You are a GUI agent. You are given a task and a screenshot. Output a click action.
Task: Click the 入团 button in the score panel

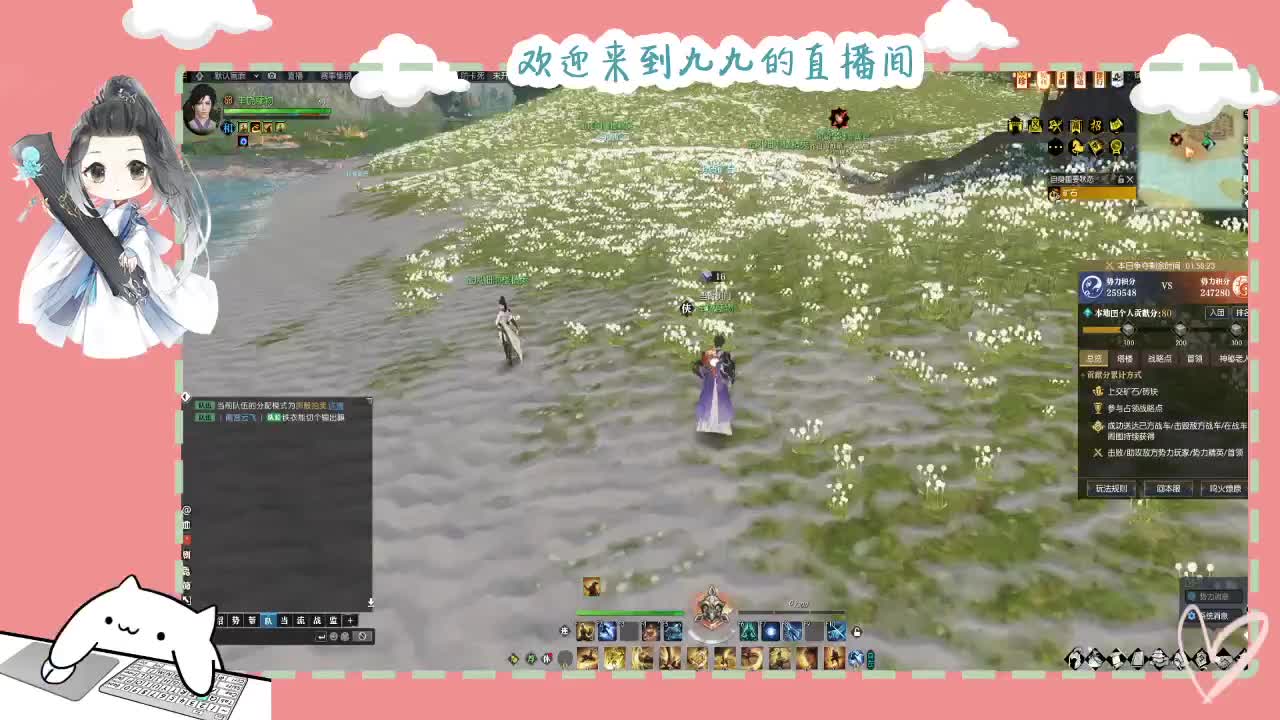pyautogui.click(x=1216, y=313)
